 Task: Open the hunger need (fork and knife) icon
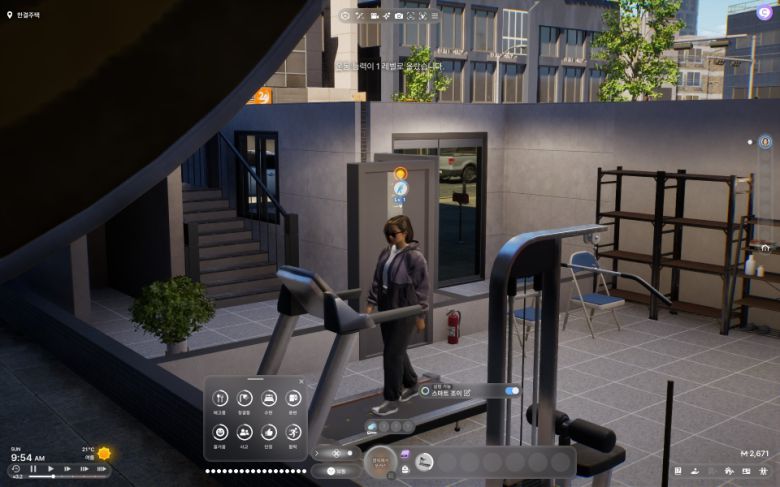pos(220,398)
